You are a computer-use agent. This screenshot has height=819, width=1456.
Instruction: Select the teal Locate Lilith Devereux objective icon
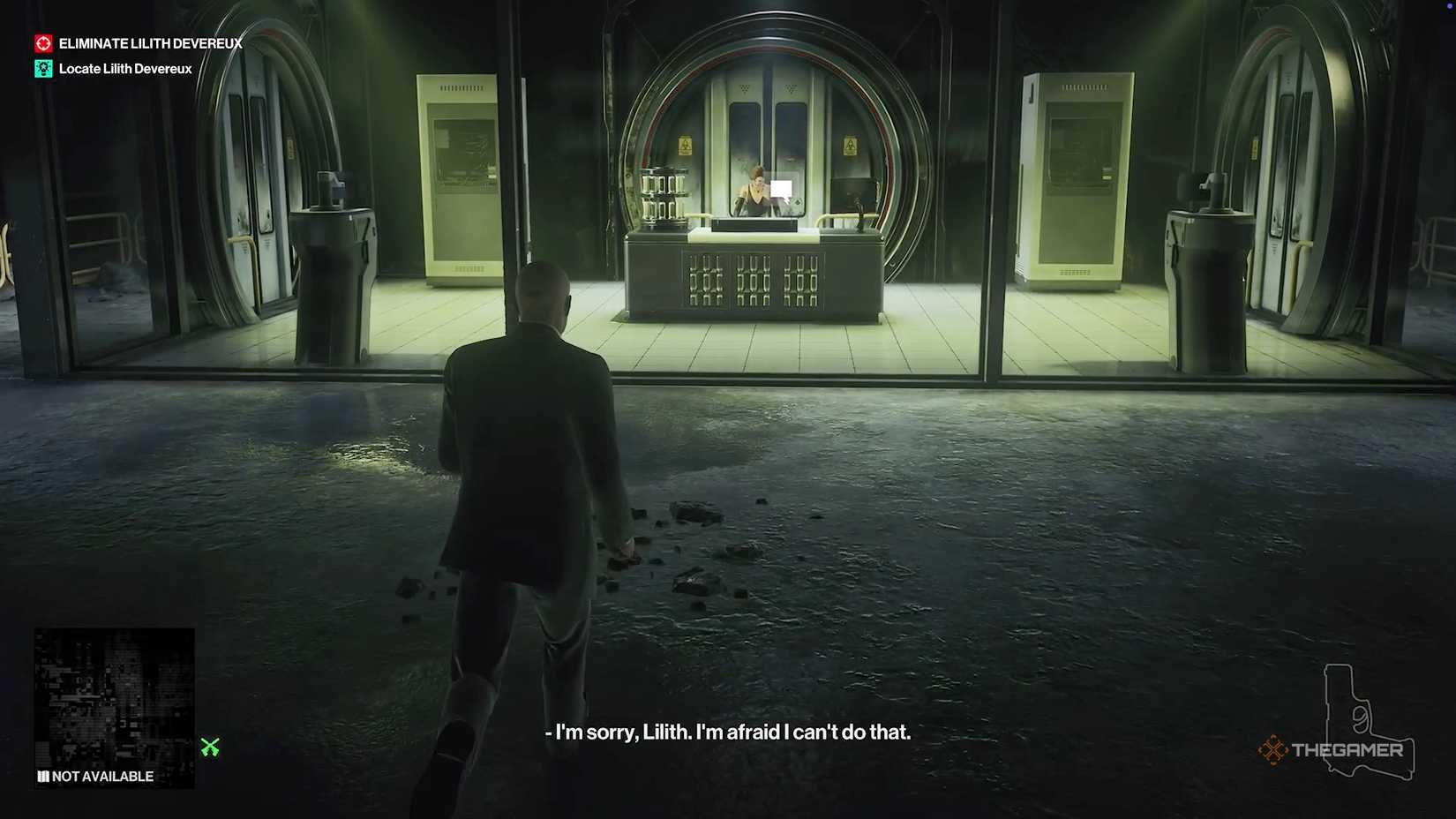point(42,68)
